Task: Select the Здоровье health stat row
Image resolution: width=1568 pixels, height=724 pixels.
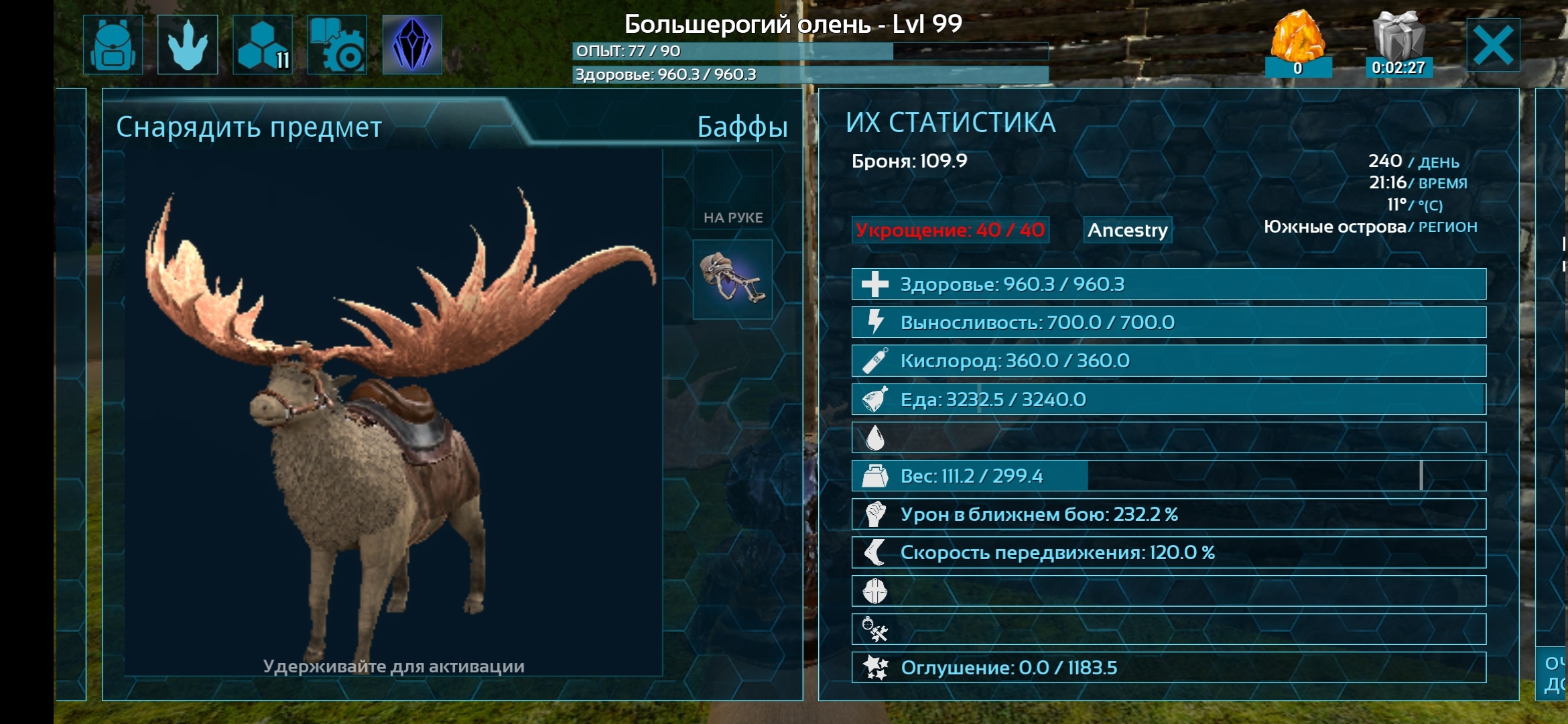Action: pyautogui.click(x=1169, y=284)
